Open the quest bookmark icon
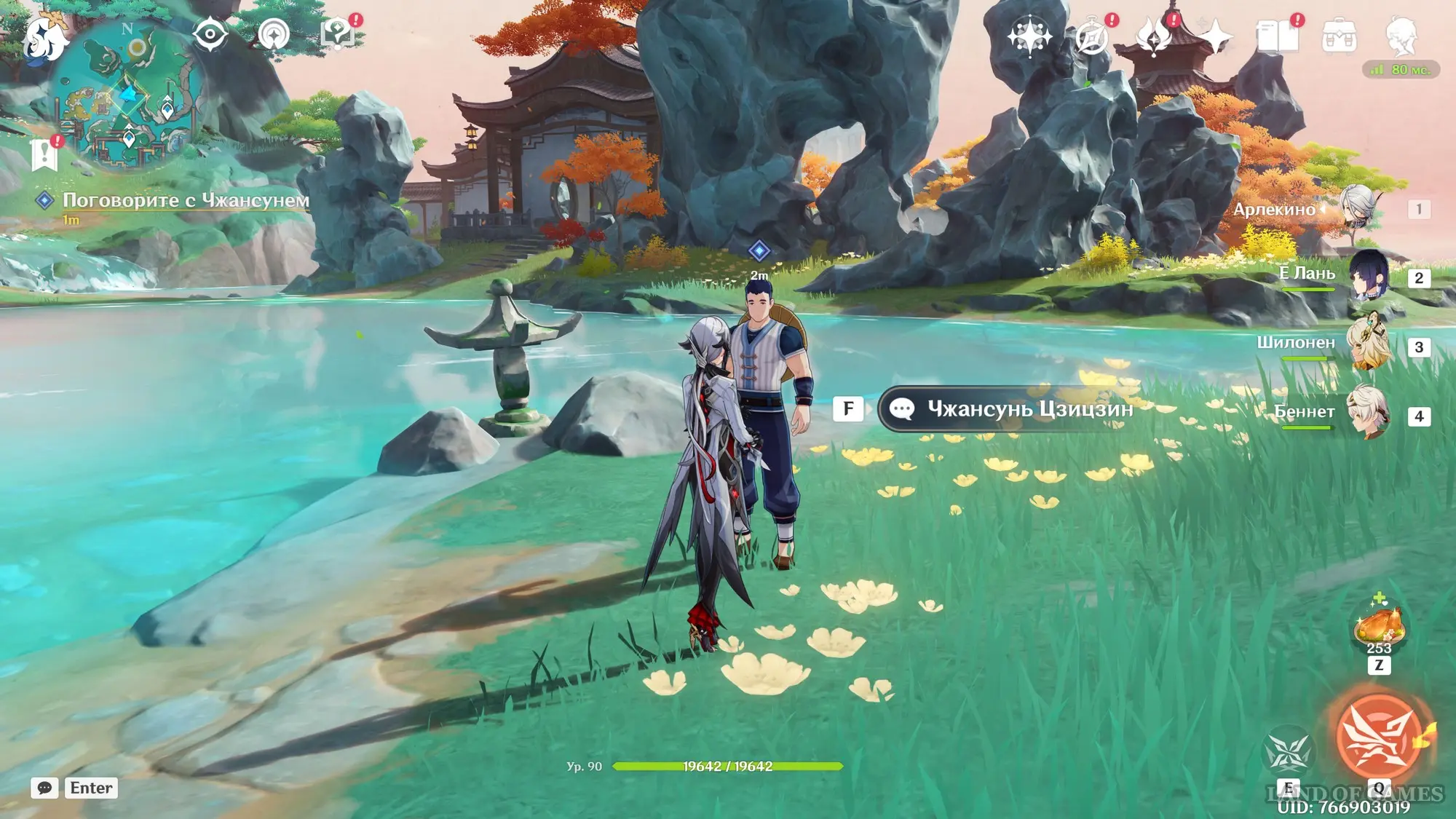Screen dimensions: 1456x819 pyautogui.click(x=44, y=154)
